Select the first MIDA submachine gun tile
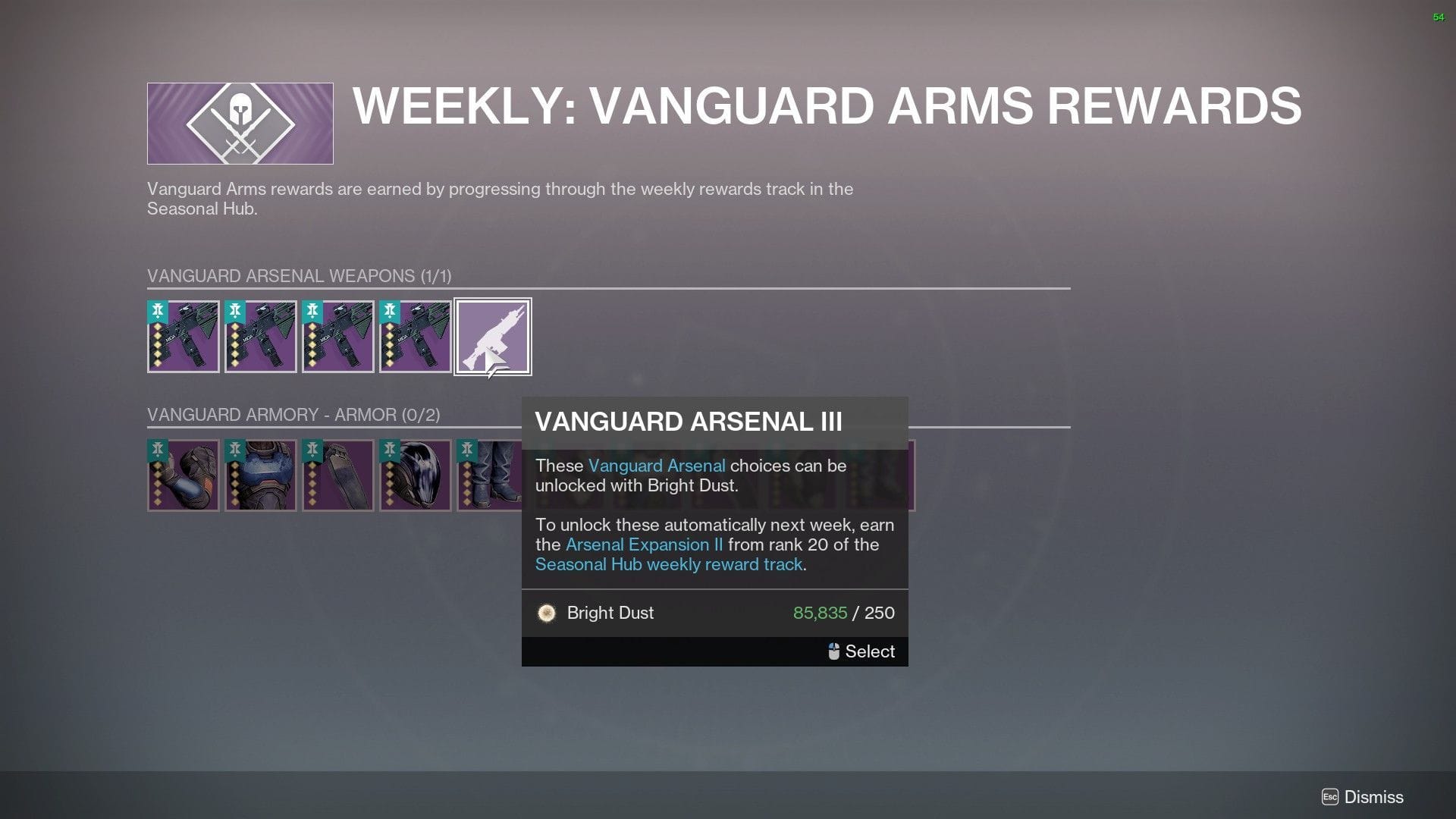 (x=184, y=336)
